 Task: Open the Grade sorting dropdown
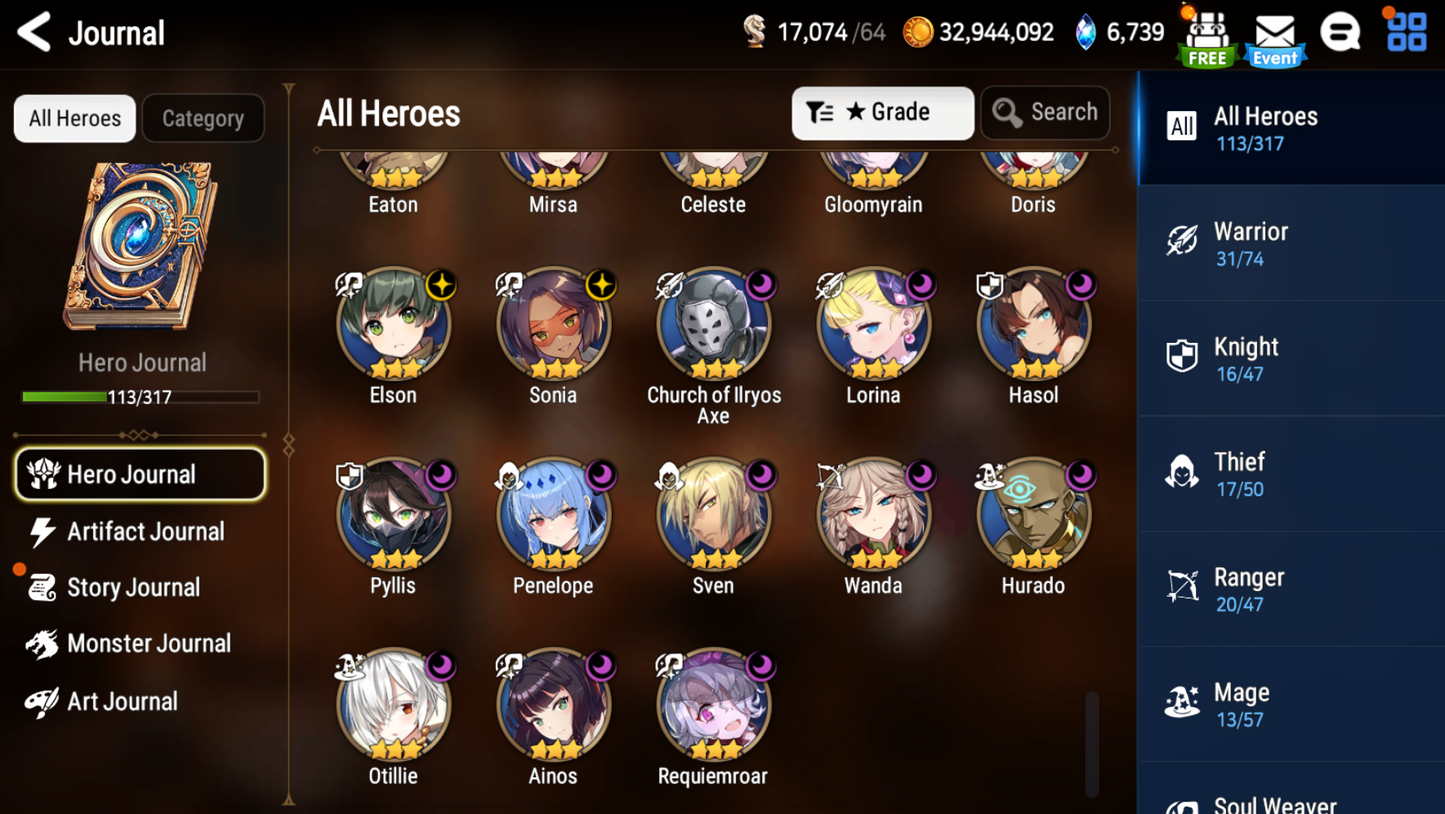[882, 112]
